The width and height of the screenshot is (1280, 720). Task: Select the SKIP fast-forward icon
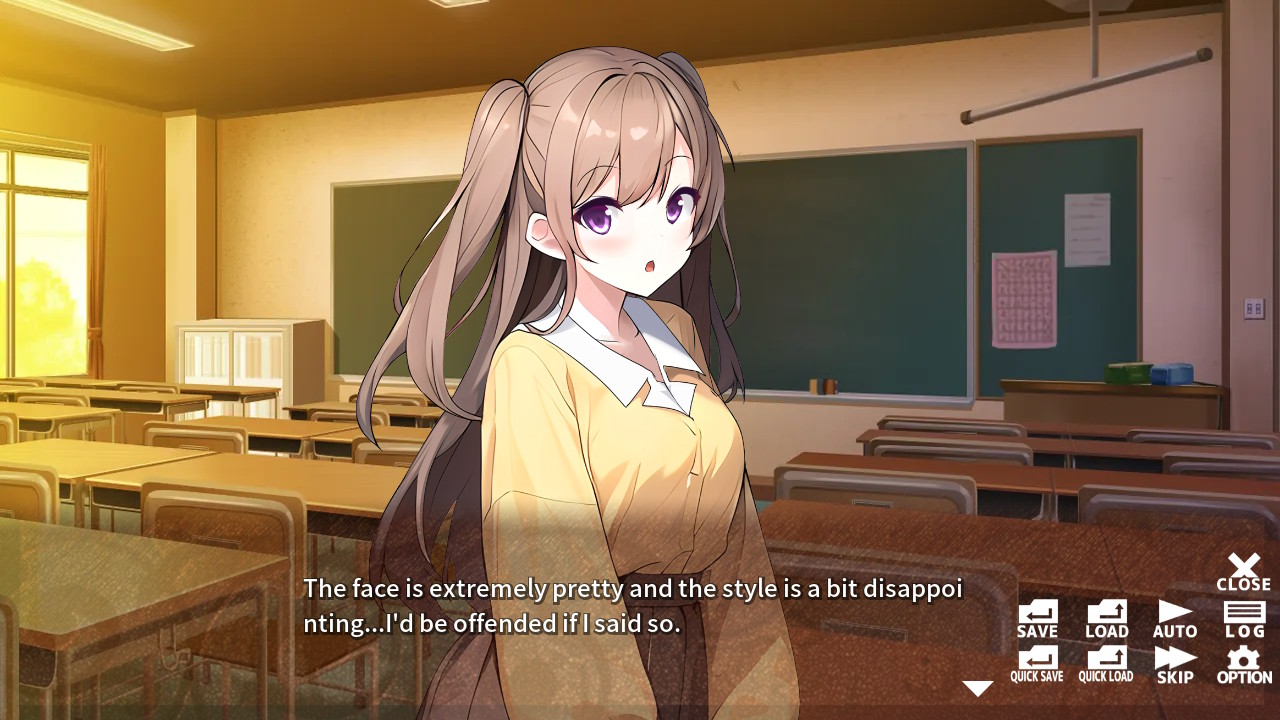(1174, 663)
